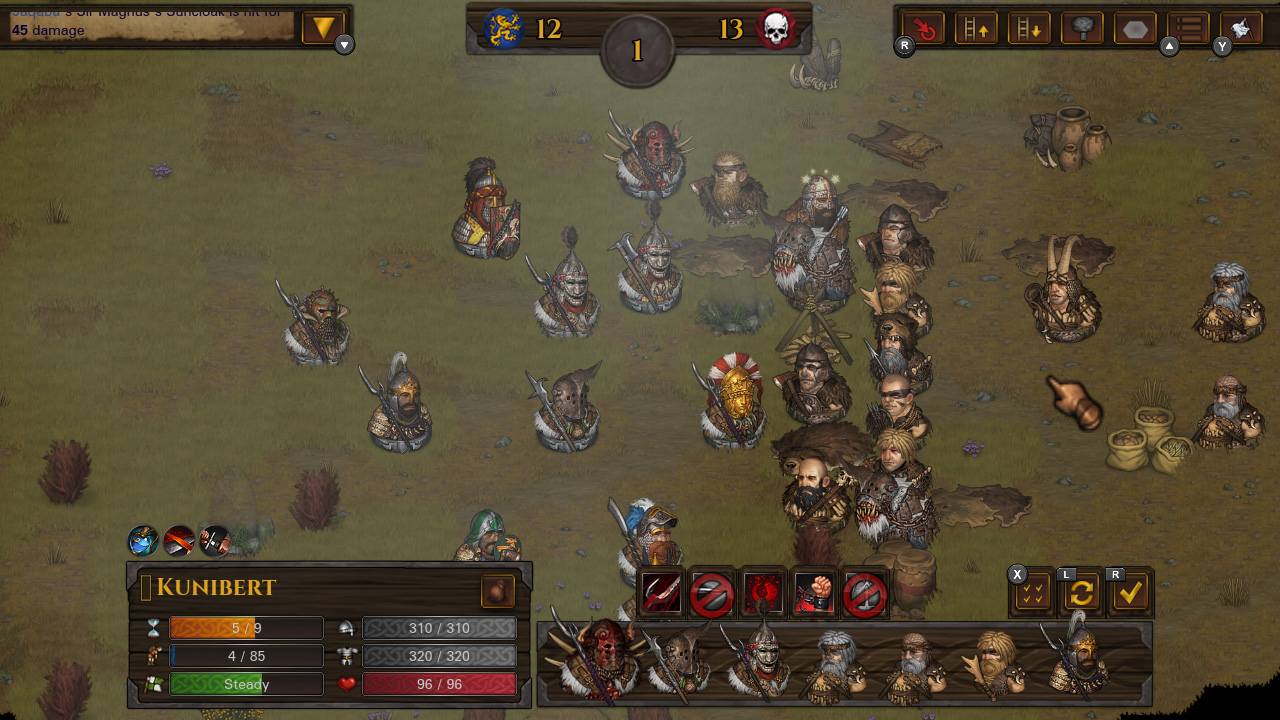The width and height of the screenshot is (1280, 720).
Task: Click Kunibert's item pouch slot icon
Action: (x=499, y=592)
